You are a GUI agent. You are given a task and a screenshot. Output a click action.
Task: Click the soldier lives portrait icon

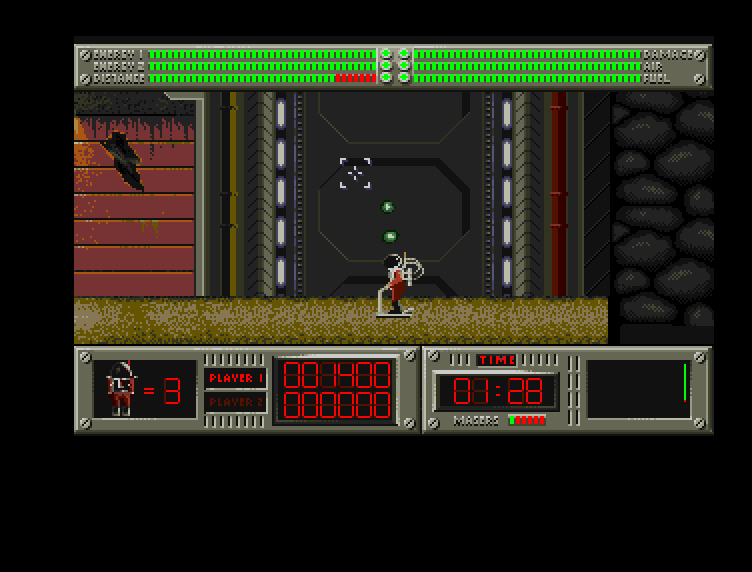coord(122,388)
